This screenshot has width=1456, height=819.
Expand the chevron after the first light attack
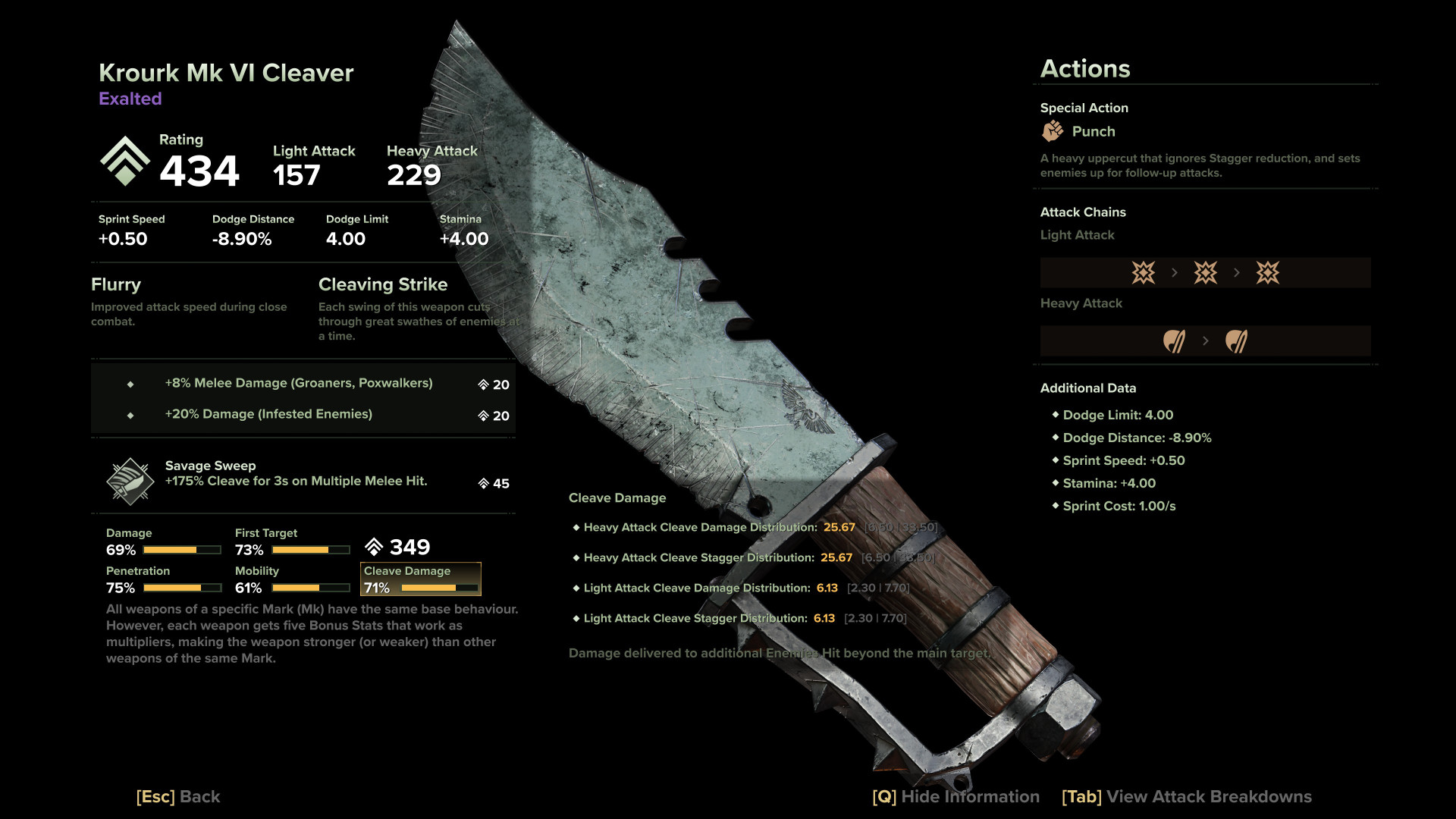point(1174,271)
